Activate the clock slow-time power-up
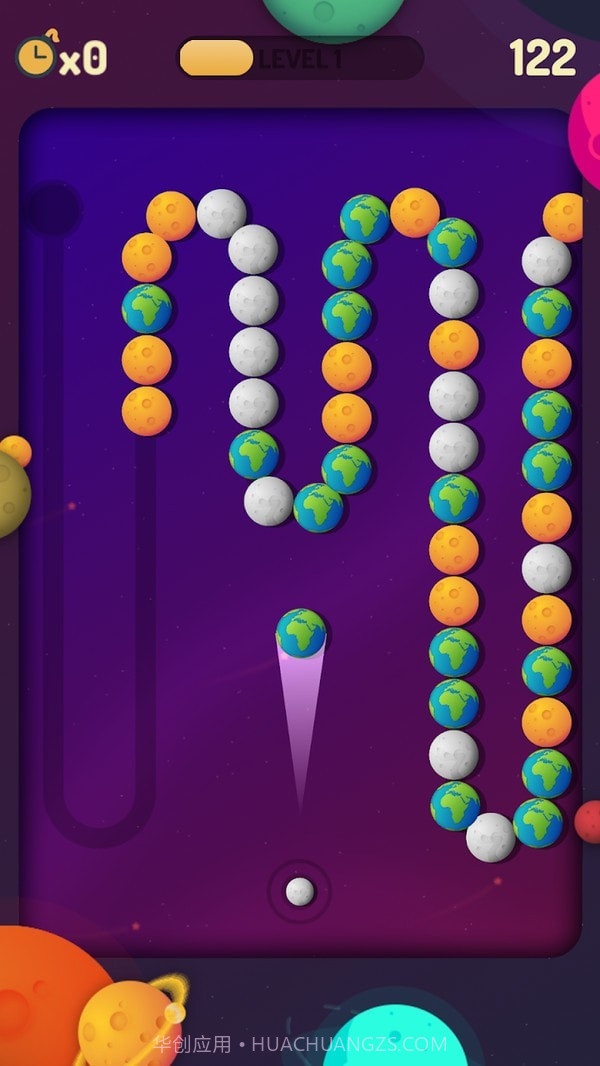600x1066 pixels. (x=38, y=56)
